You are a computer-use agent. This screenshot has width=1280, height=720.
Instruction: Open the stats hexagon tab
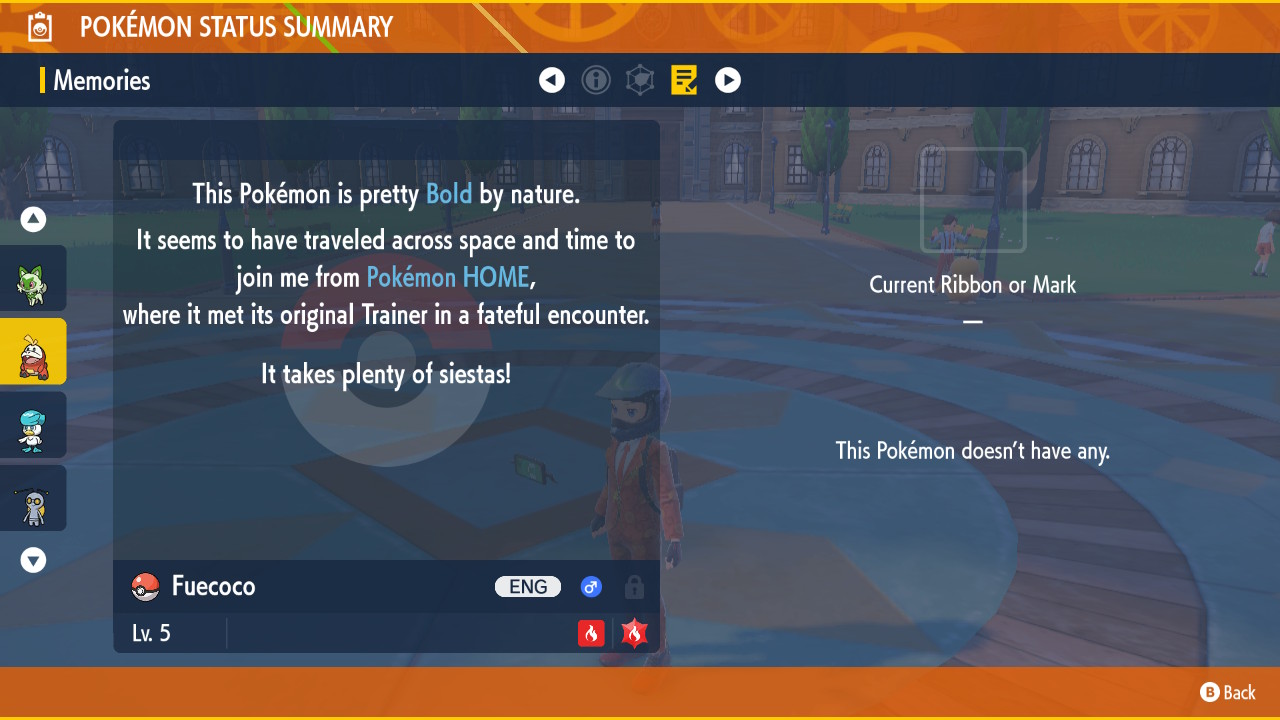640,80
